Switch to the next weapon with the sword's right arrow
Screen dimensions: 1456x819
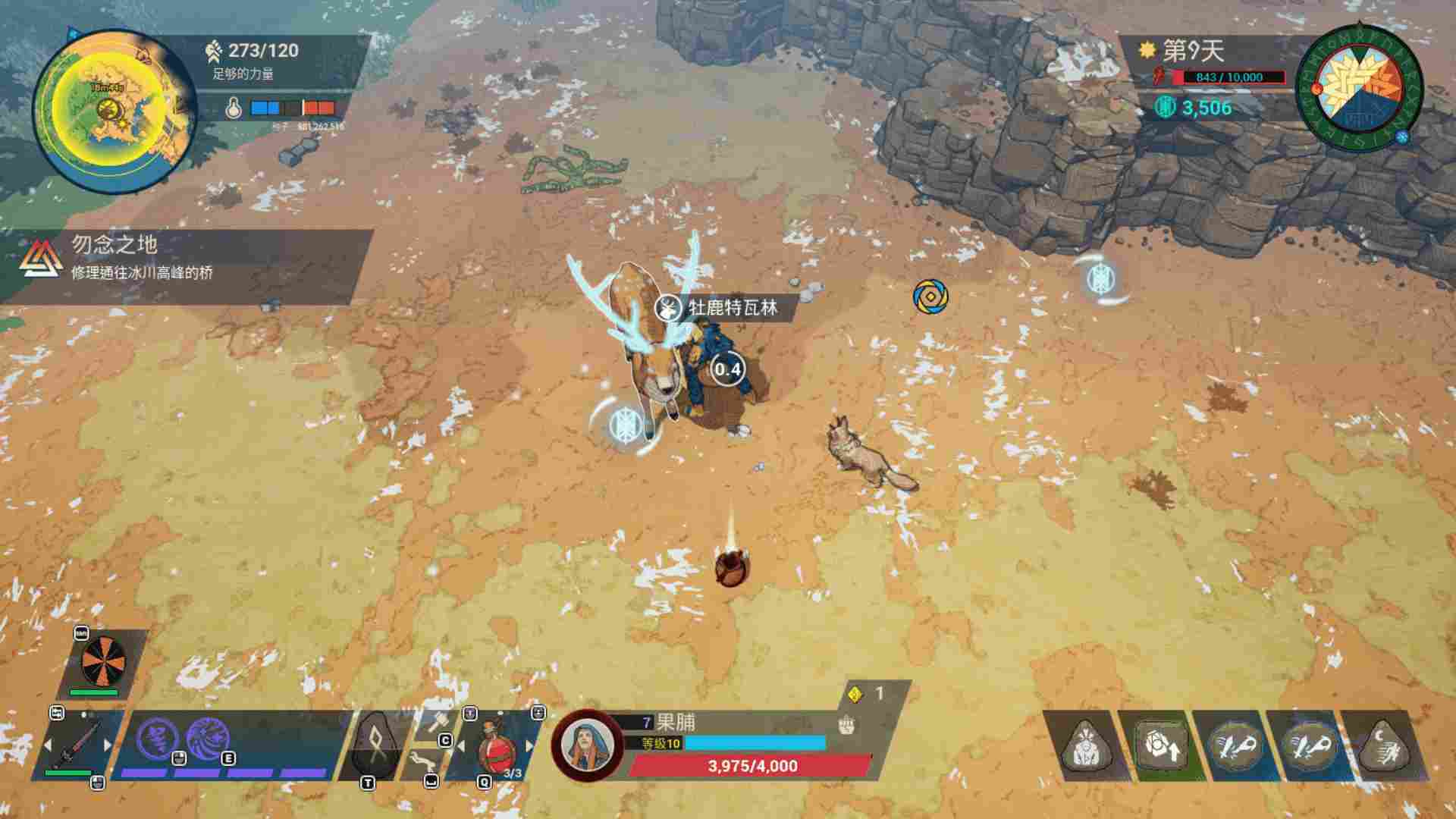108,745
